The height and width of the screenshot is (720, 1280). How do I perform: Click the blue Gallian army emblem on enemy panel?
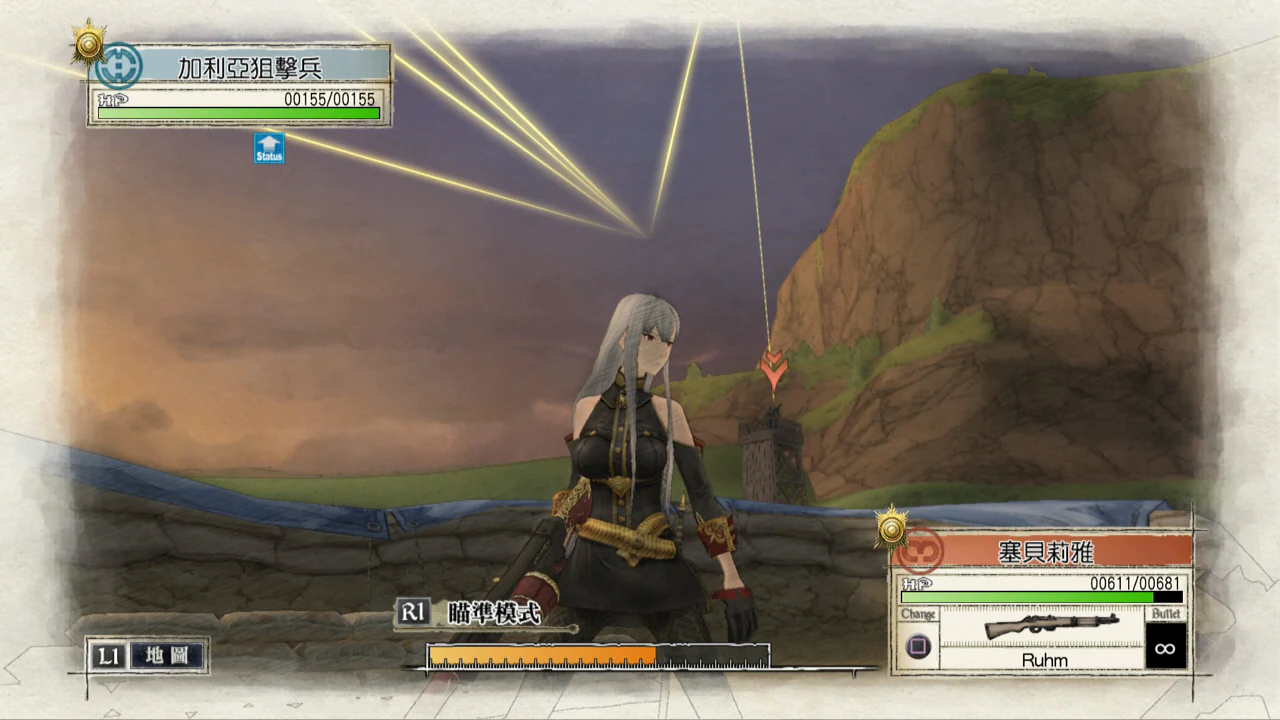point(118,66)
